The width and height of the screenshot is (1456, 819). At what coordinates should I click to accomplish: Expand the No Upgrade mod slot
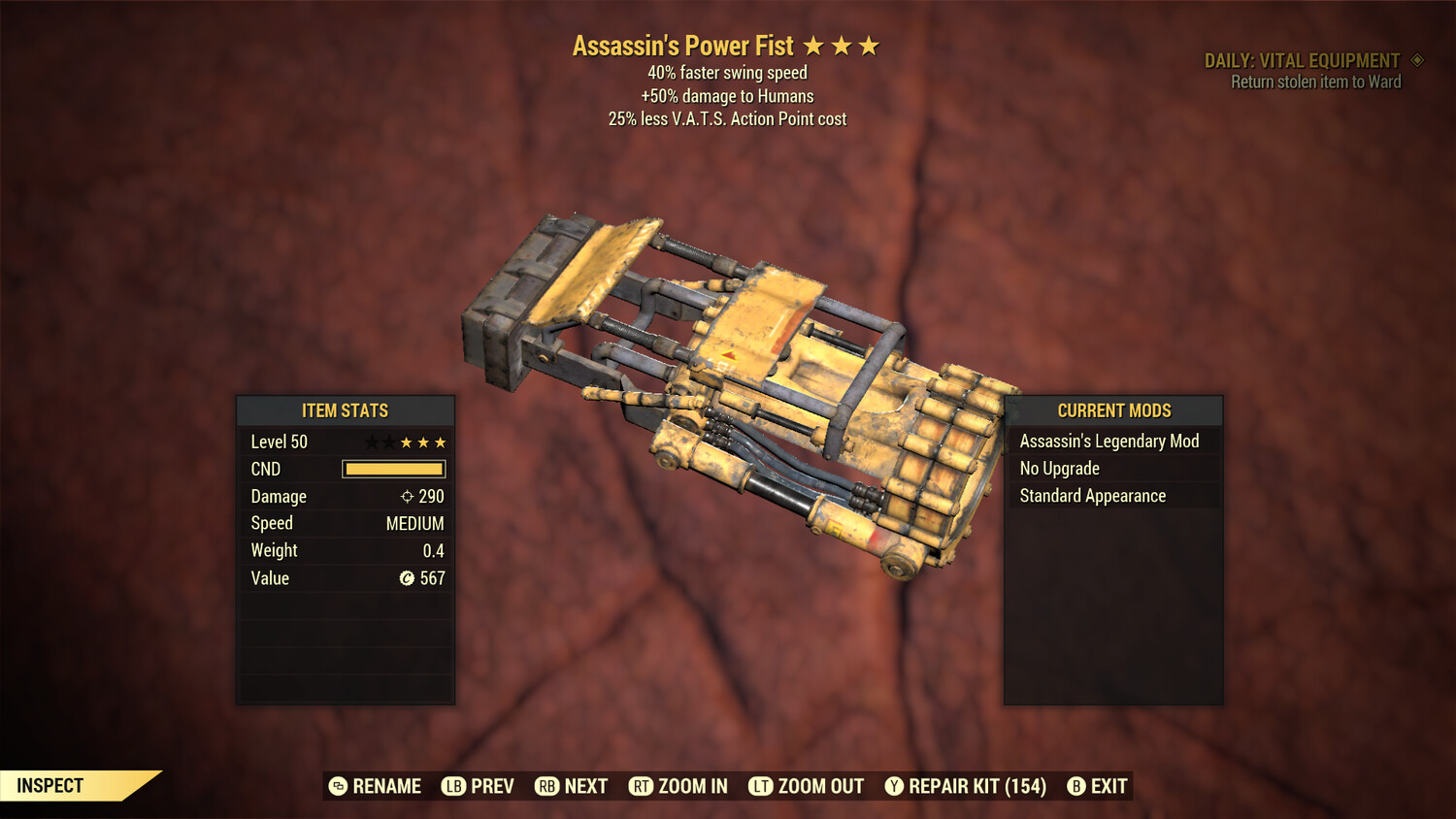click(x=1059, y=468)
